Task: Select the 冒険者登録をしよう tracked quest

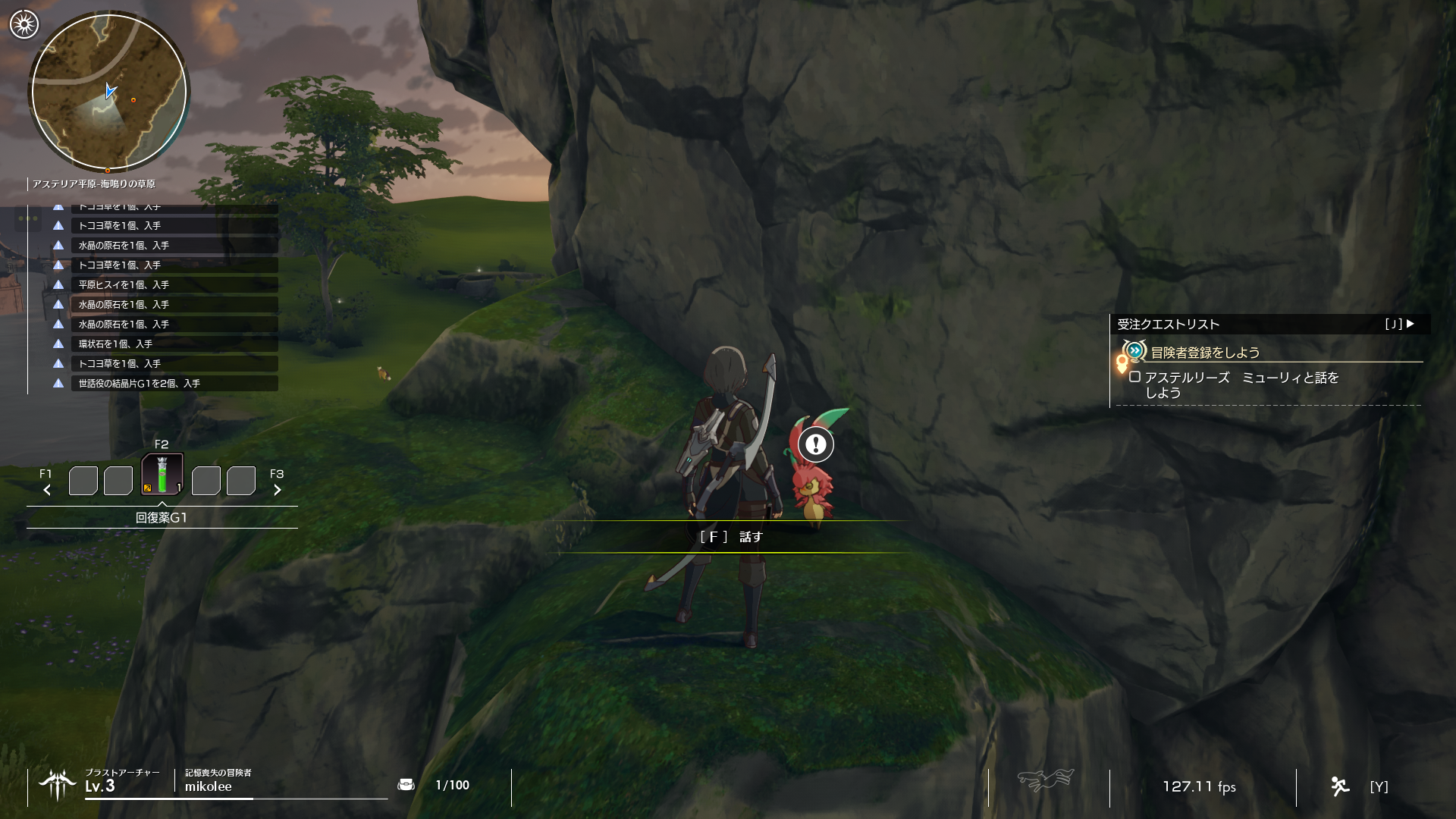Action: [1205, 353]
